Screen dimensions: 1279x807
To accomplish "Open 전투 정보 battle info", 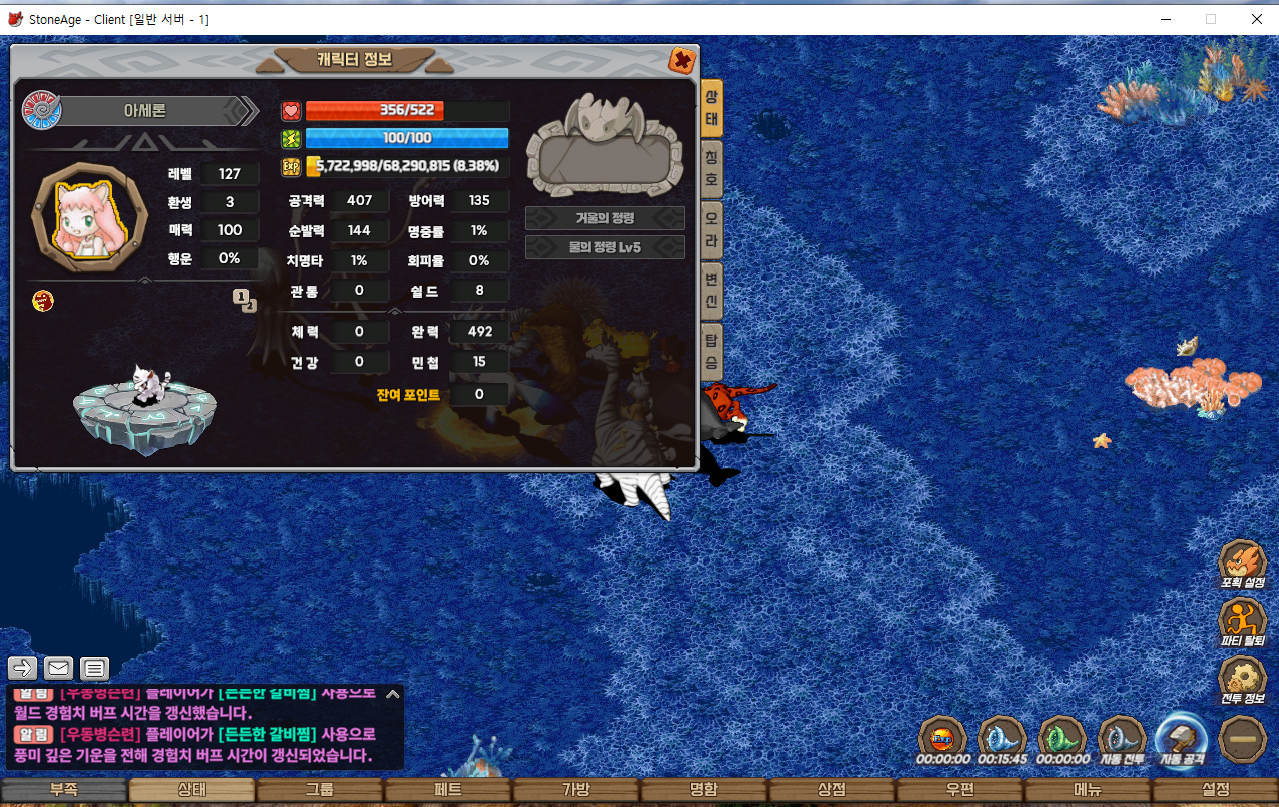I will coord(1242,678).
